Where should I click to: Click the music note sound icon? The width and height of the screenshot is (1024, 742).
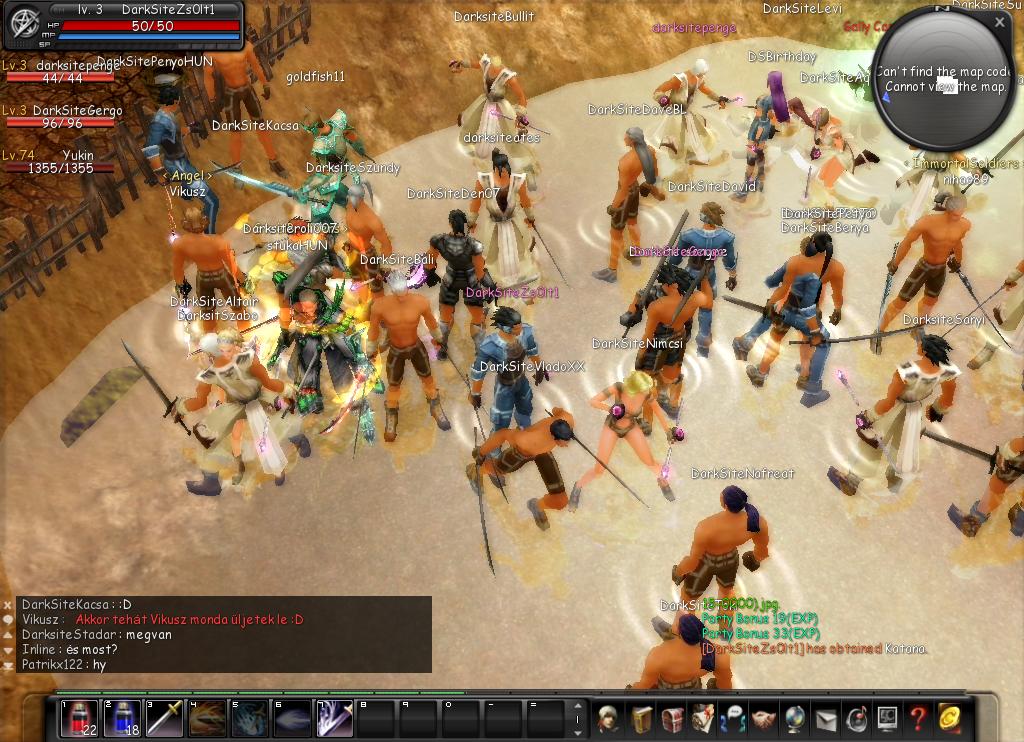click(x=857, y=718)
